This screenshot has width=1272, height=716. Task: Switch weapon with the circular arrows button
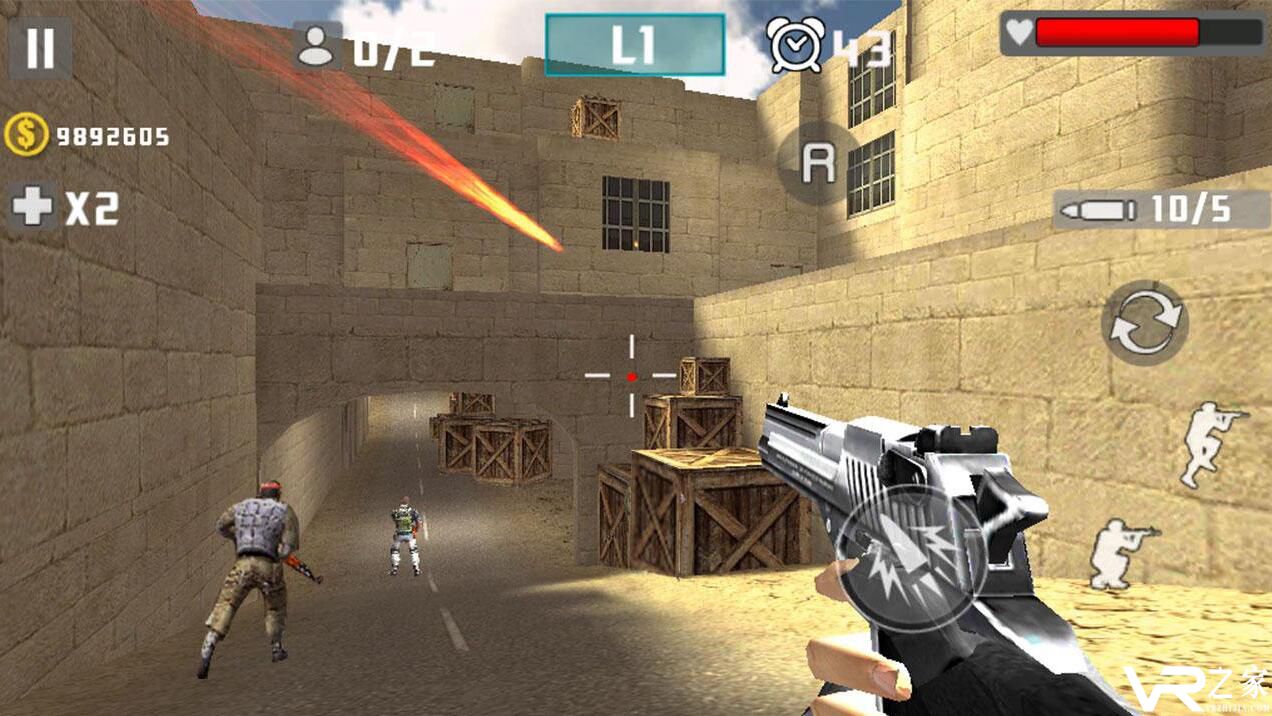click(x=1144, y=322)
